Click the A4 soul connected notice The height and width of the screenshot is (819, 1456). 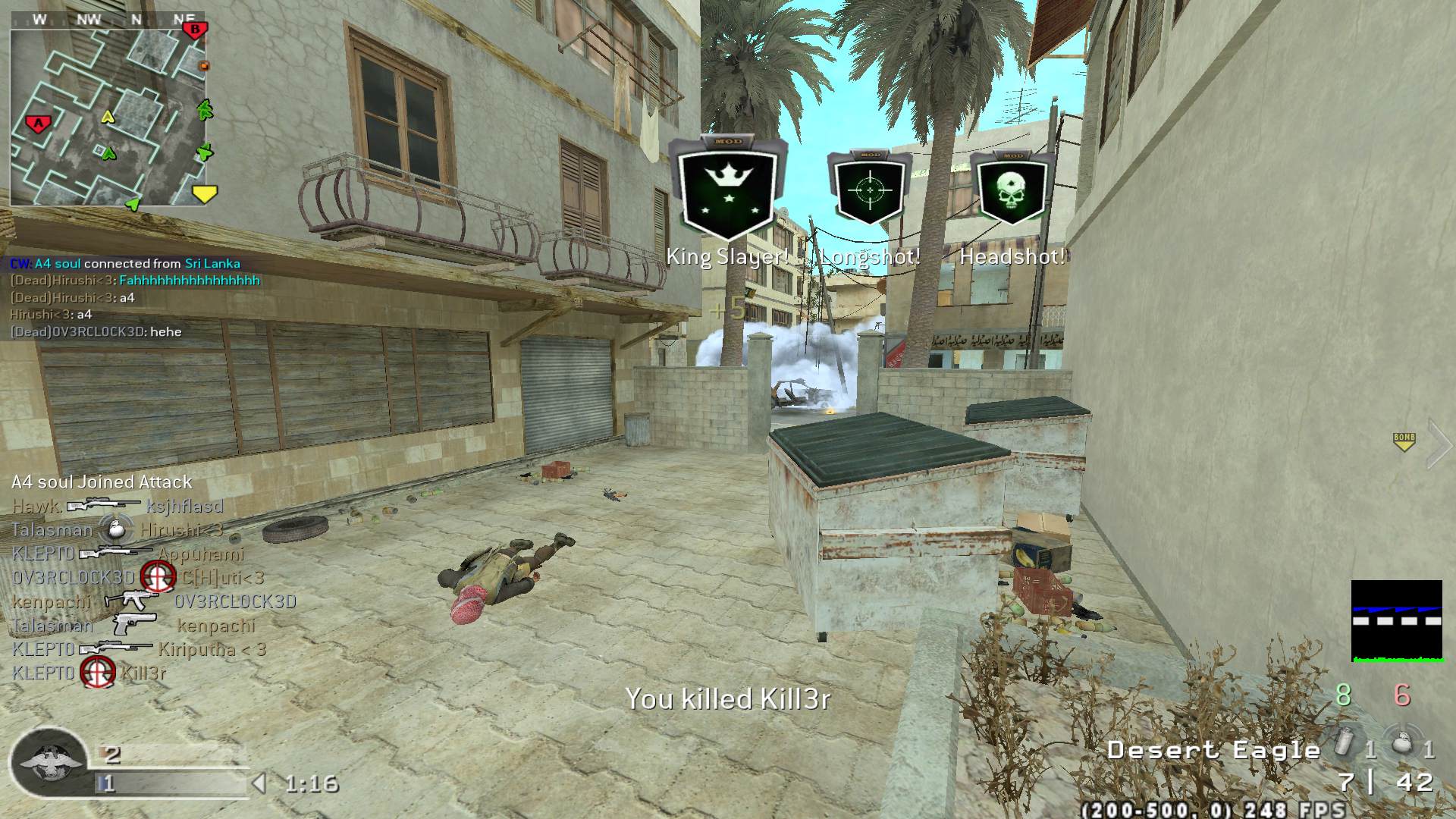pos(125,264)
